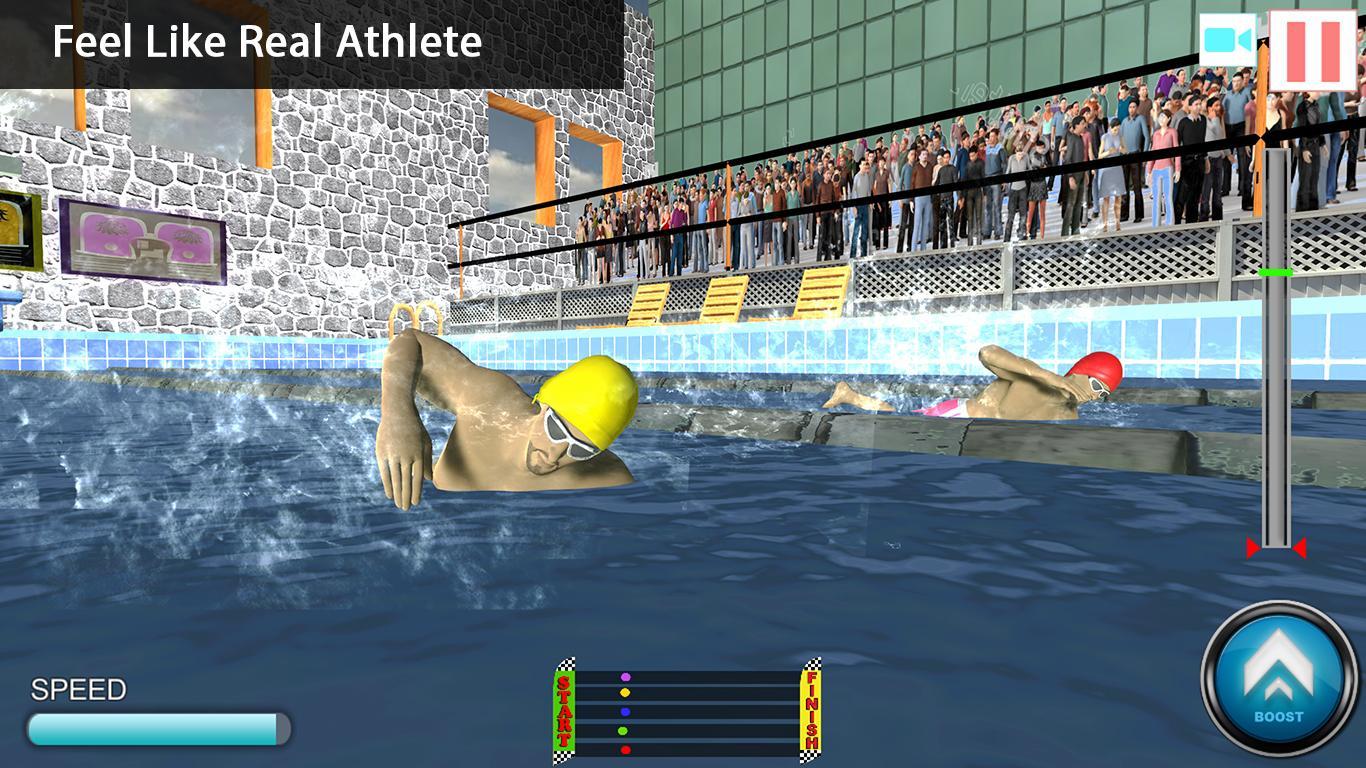
Task: Tap the right red arrow below the gauge
Action: click(1302, 547)
